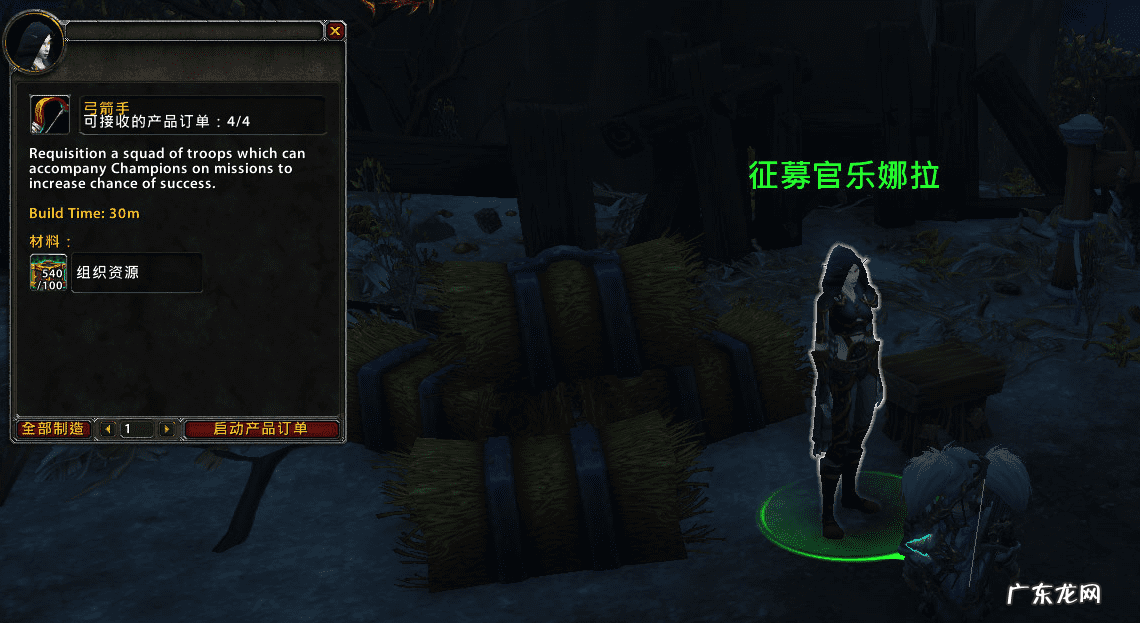
Task: Close the work order window
Action: coord(335,31)
